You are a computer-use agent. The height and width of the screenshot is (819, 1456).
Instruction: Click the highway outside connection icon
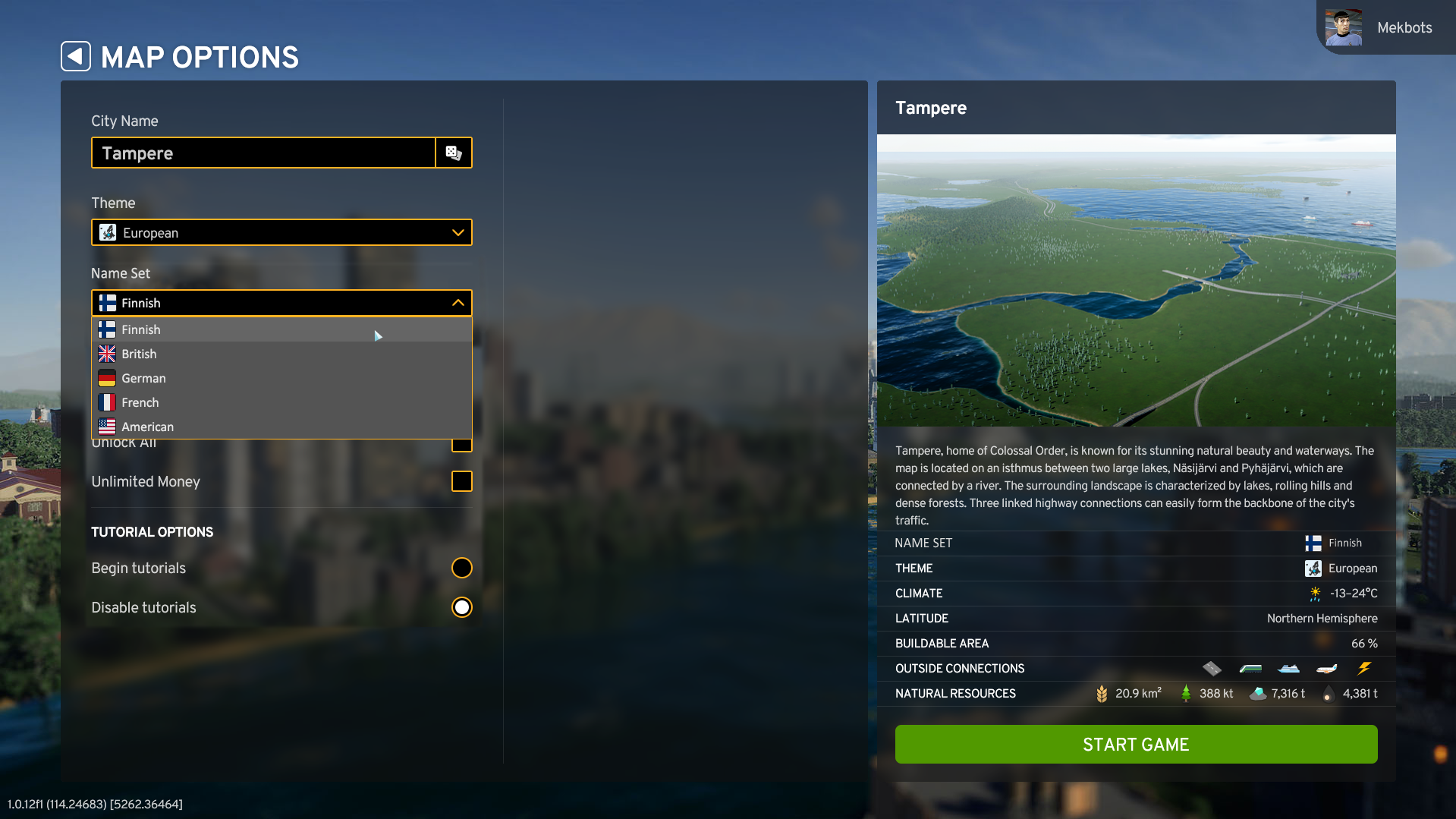click(1212, 668)
